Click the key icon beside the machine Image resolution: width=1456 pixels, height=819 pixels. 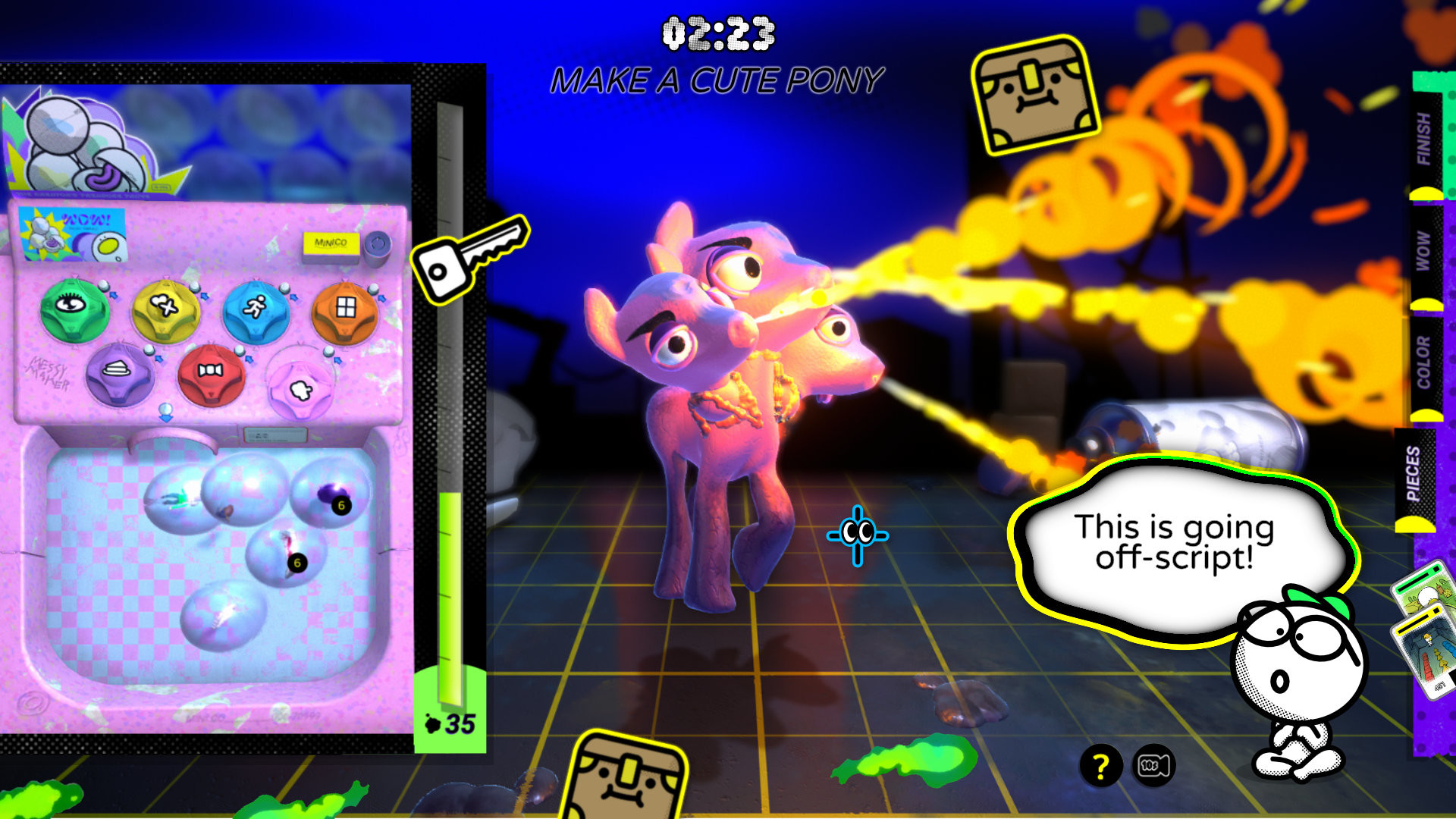point(455,263)
